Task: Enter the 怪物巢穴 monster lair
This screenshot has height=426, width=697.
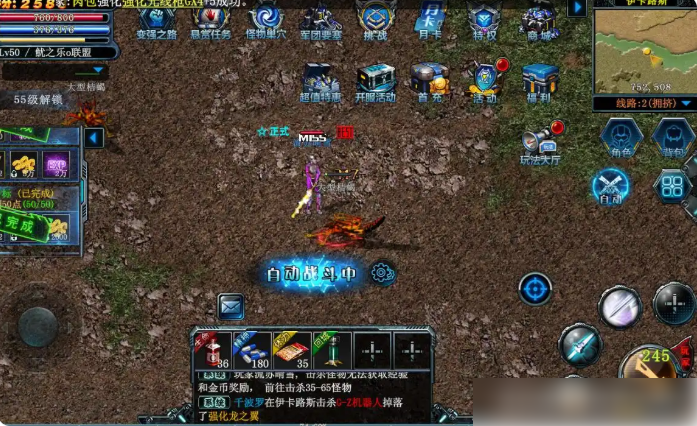Action: click(267, 19)
